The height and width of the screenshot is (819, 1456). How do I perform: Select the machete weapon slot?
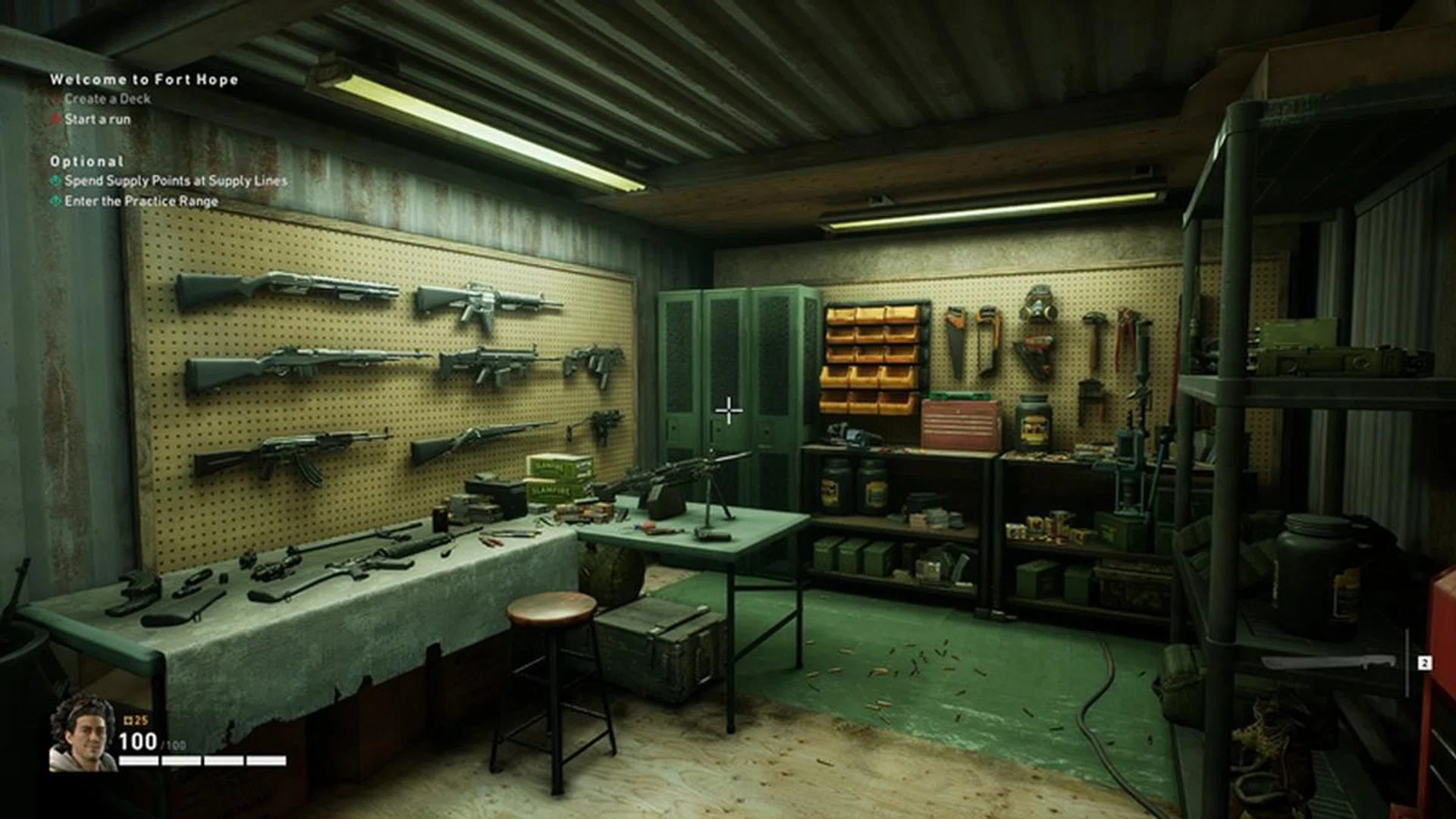(x=1329, y=664)
